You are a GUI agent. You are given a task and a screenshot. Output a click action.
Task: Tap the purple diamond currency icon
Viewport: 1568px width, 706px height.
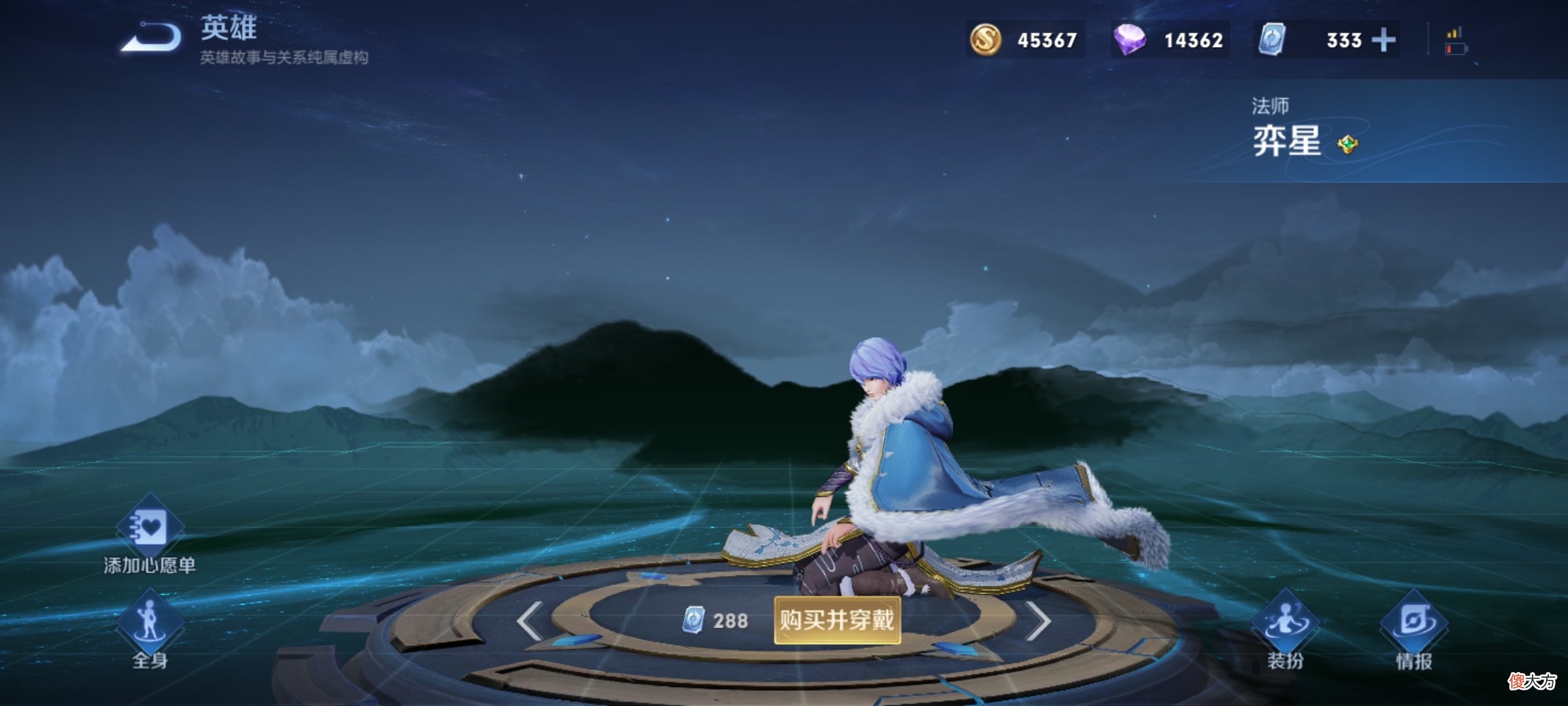coord(1130,39)
